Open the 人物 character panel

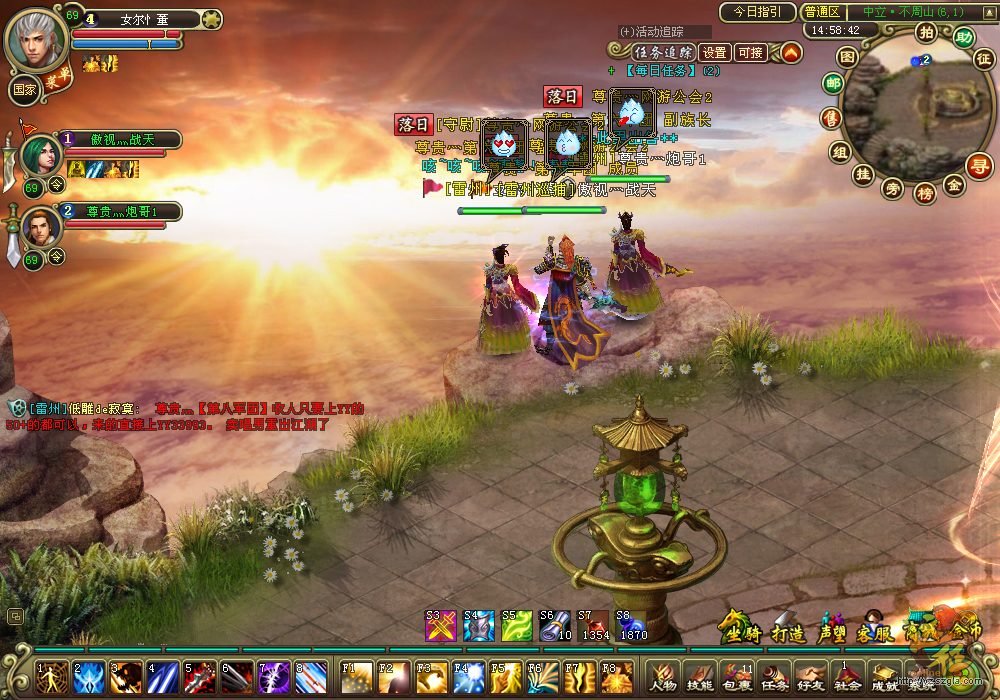coord(664,676)
